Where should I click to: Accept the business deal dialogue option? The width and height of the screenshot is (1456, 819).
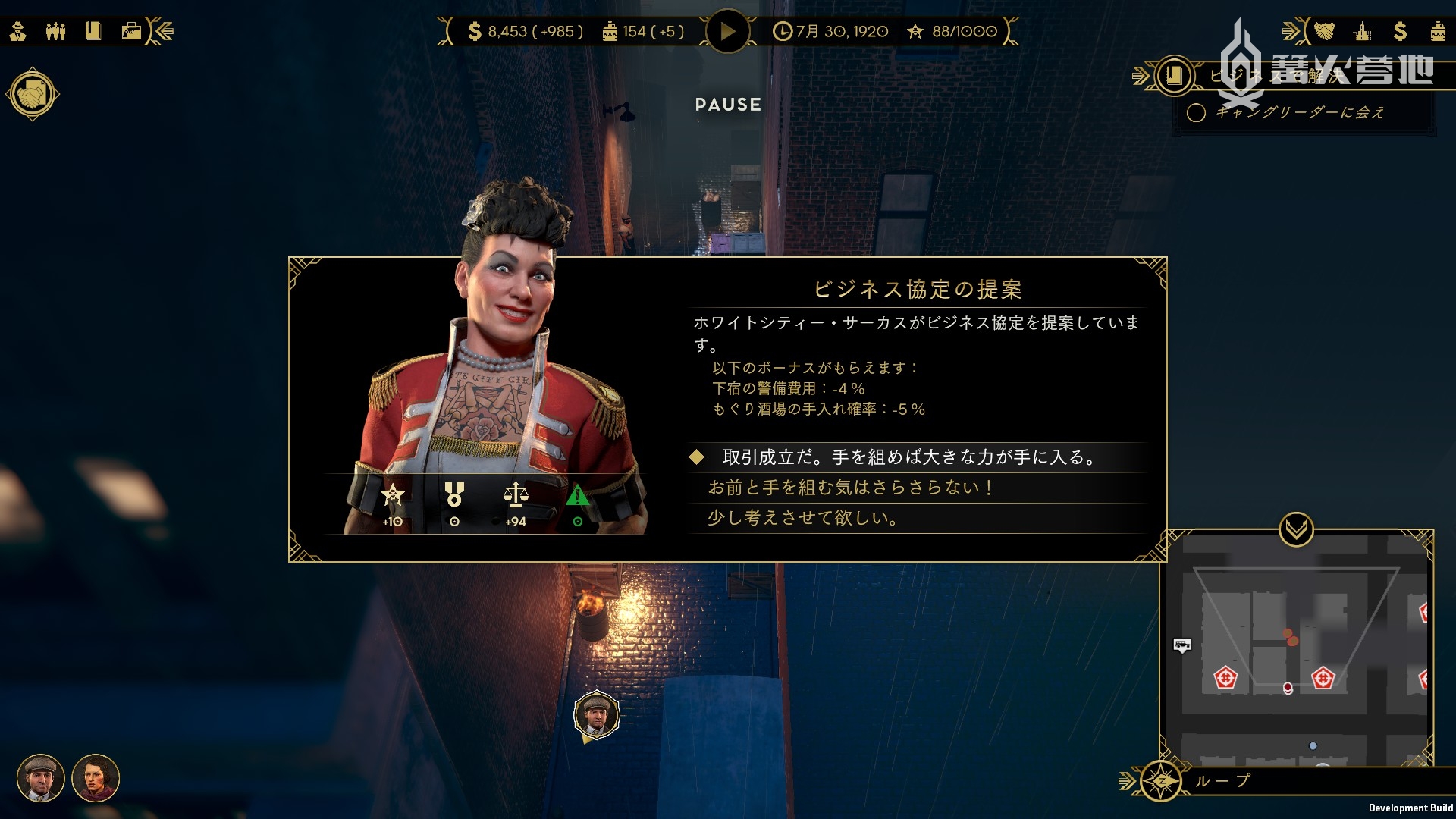point(908,457)
